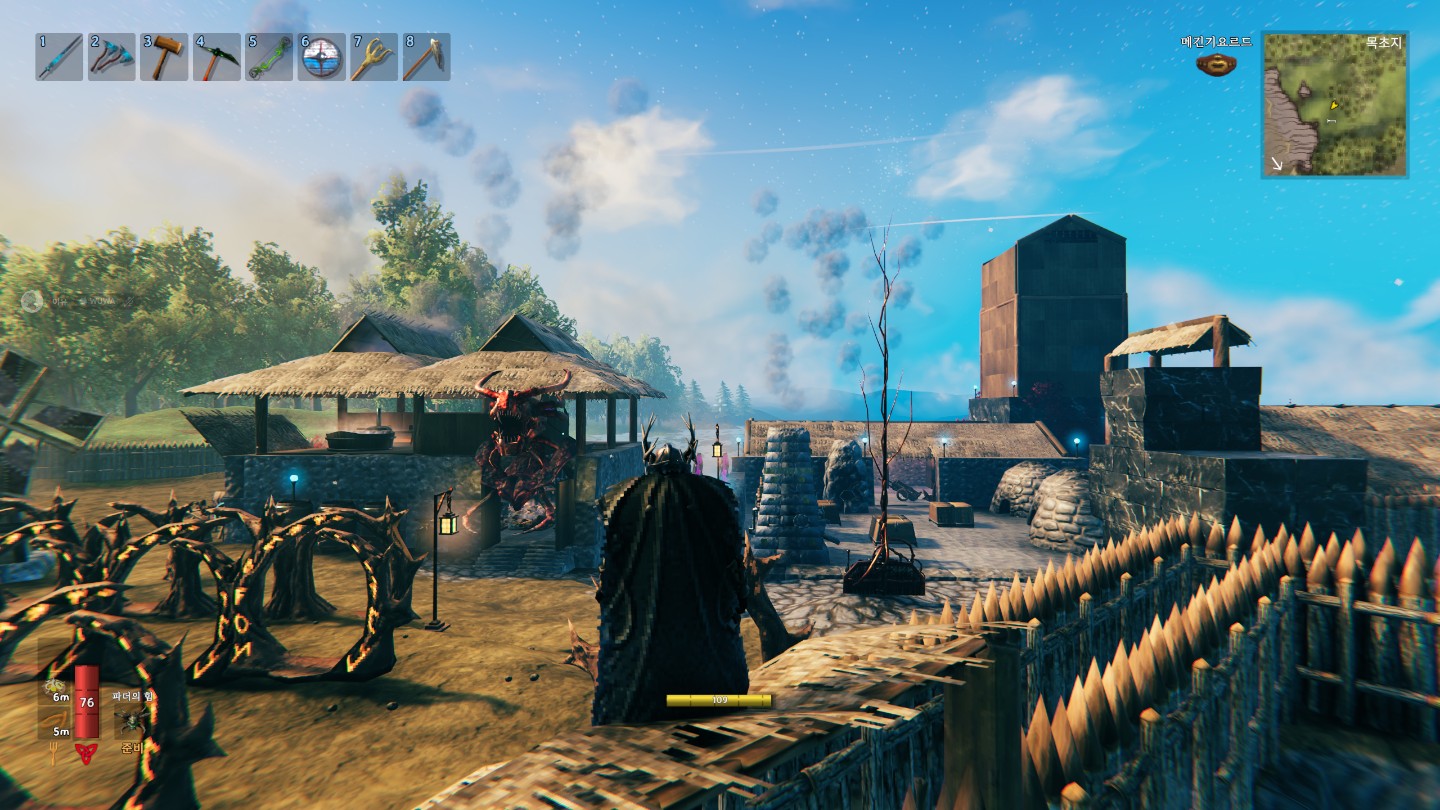Choose the hoe in hotbar slot 8

click(426, 57)
